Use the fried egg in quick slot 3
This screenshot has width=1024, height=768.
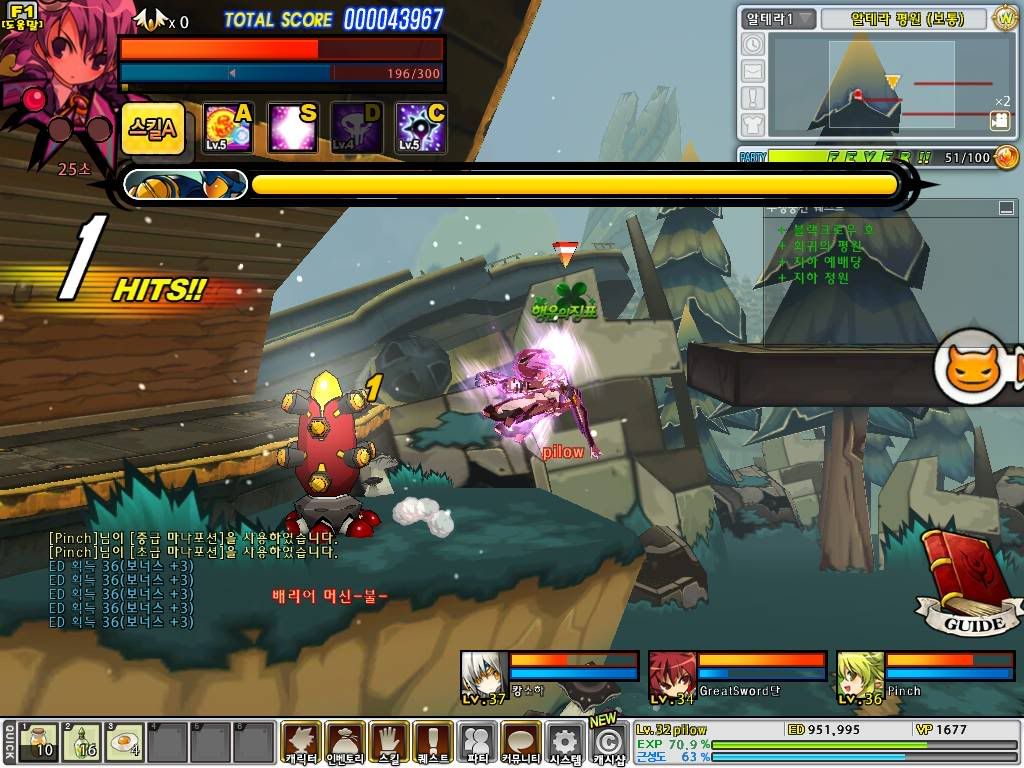[126, 742]
